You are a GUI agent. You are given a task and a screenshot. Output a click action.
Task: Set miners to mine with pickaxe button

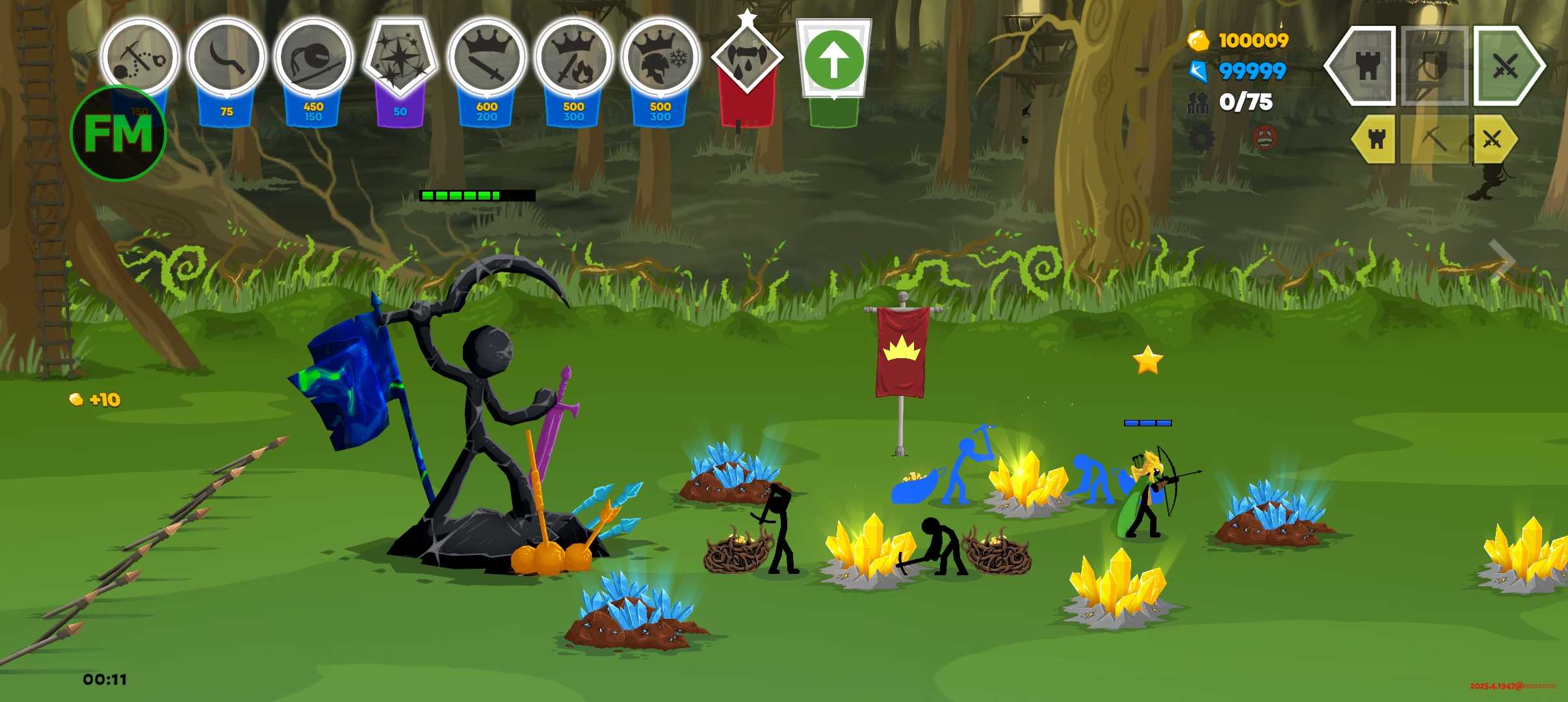pos(1434,139)
